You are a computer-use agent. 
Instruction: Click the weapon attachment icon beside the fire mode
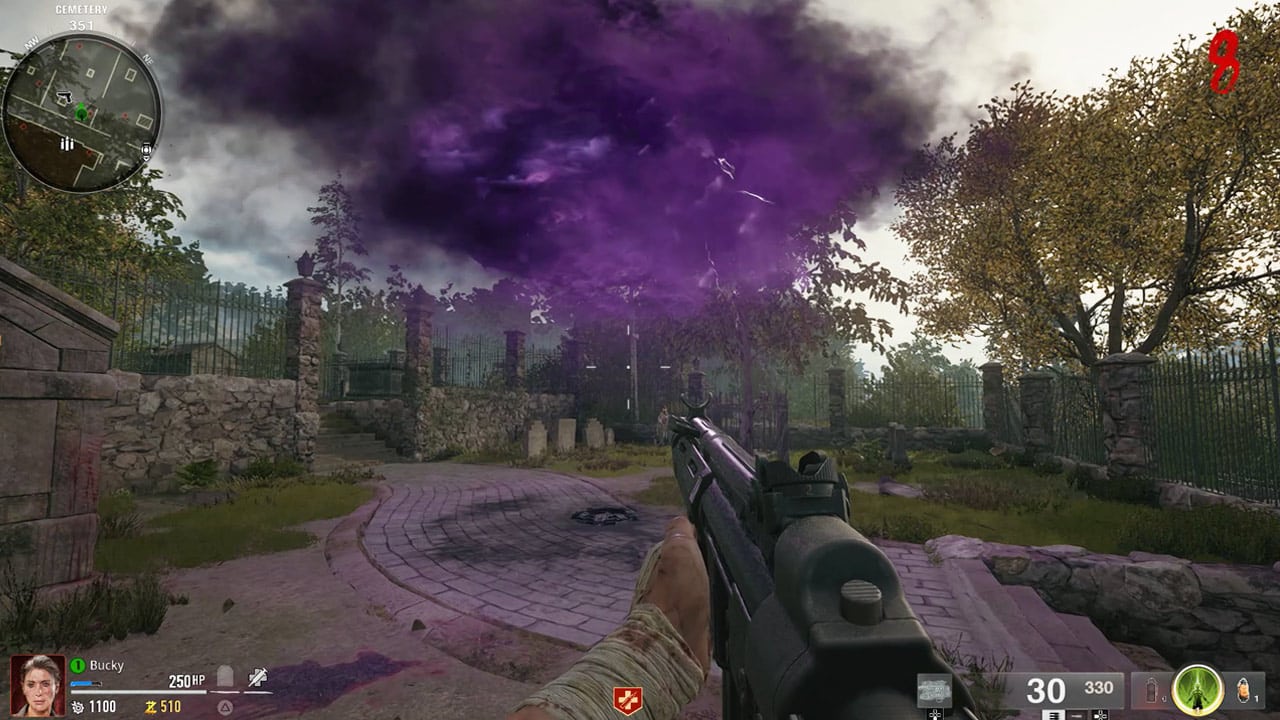click(1100, 714)
